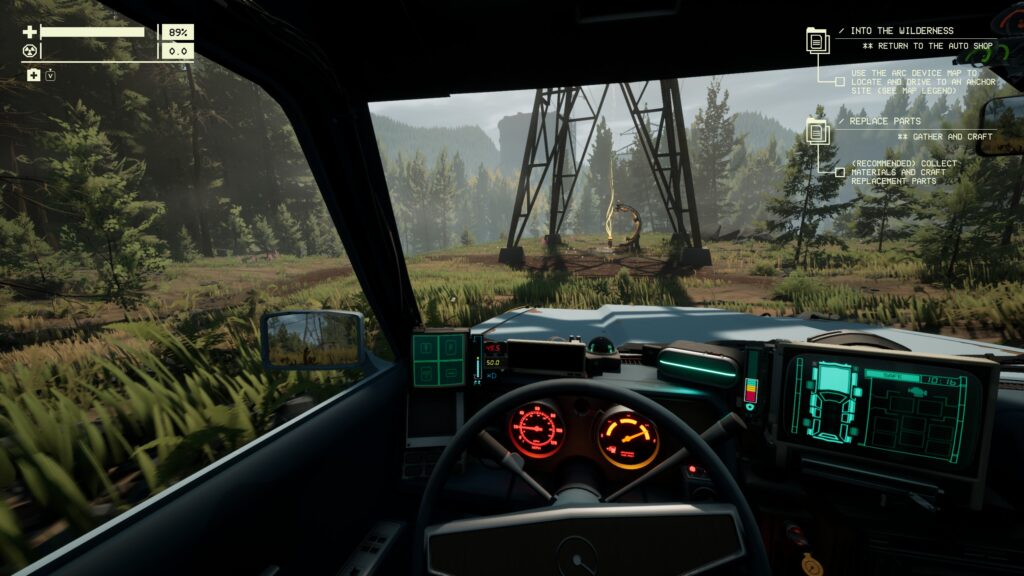Tick the collect materials objective checkbox
This screenshot has height=576, width=1024.
[x=840, y=171]
